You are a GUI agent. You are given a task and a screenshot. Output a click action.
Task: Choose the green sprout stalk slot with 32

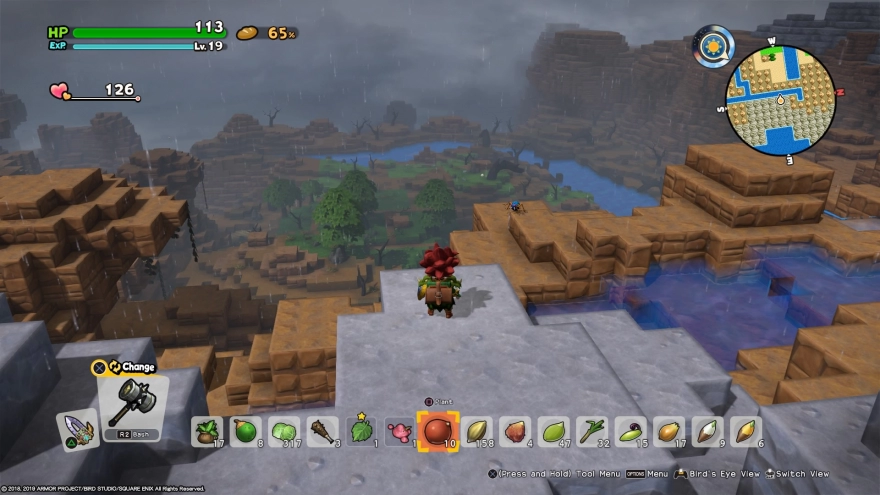tap(591, 431)
